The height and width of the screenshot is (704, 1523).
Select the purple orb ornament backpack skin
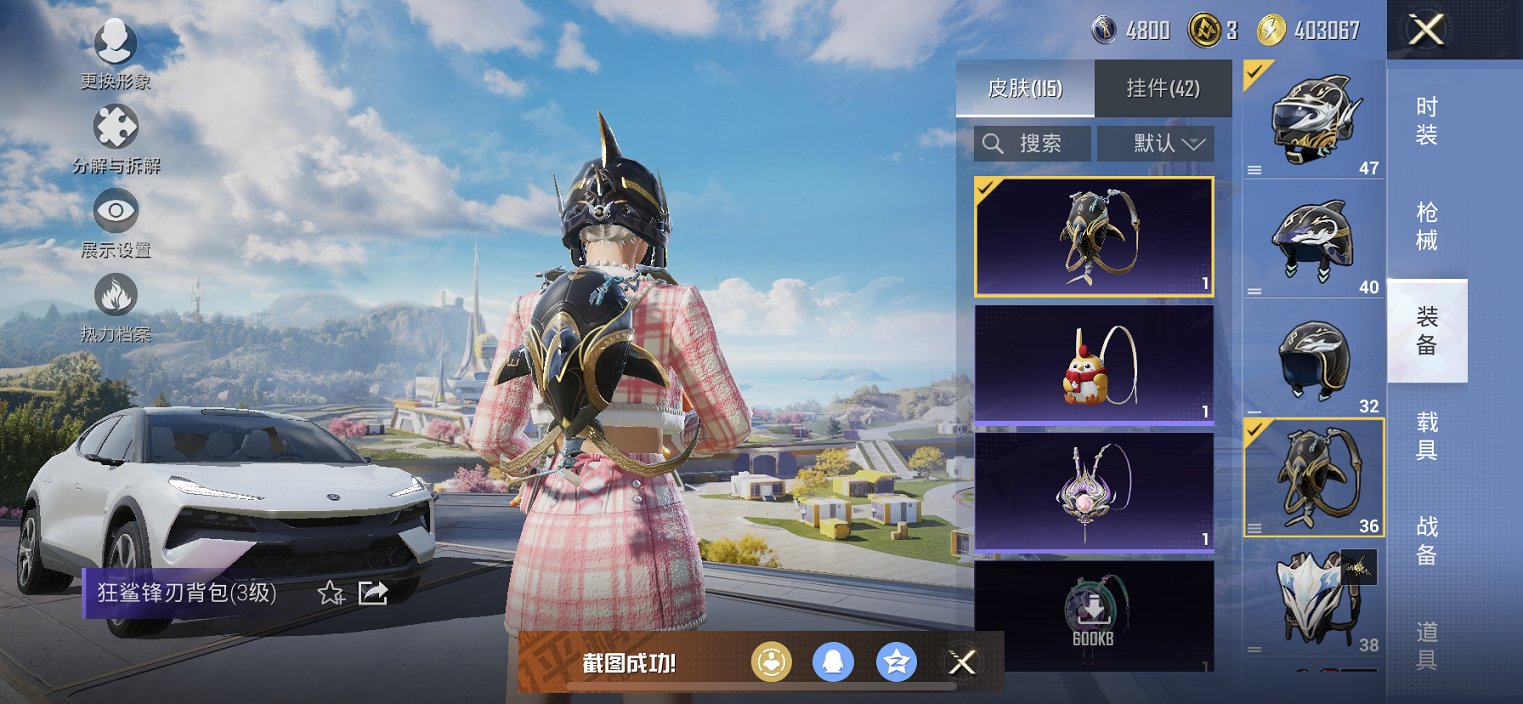tap(1094, 492)
